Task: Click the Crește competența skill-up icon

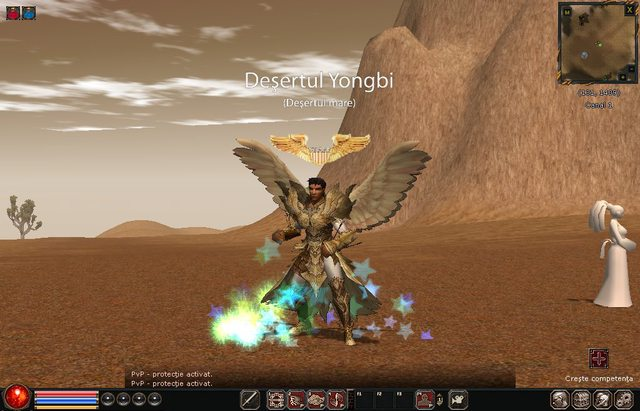Action: pyautogui.click(x=599, y=359)
